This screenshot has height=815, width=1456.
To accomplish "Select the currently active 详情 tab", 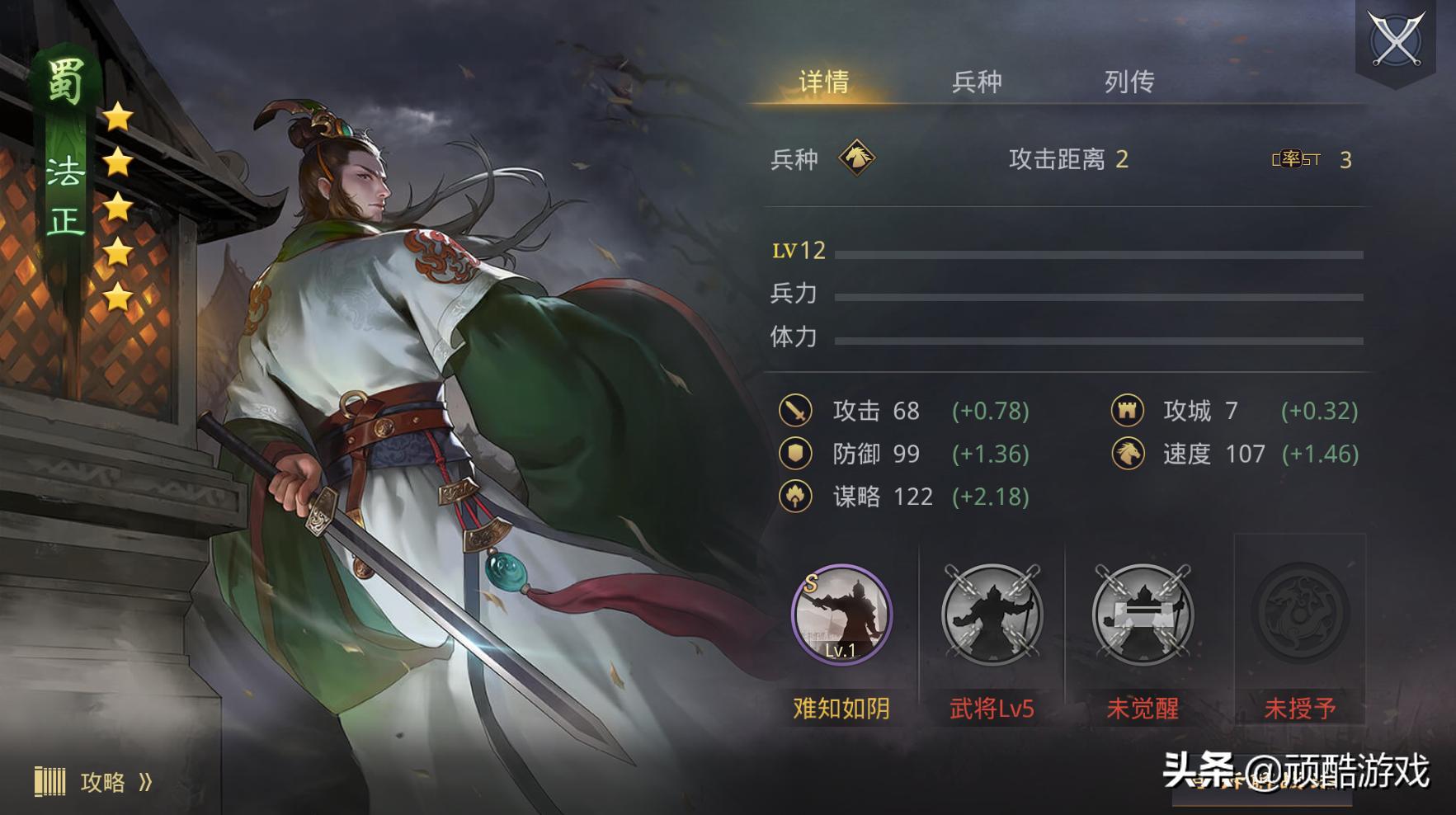I will pos(824,82).
